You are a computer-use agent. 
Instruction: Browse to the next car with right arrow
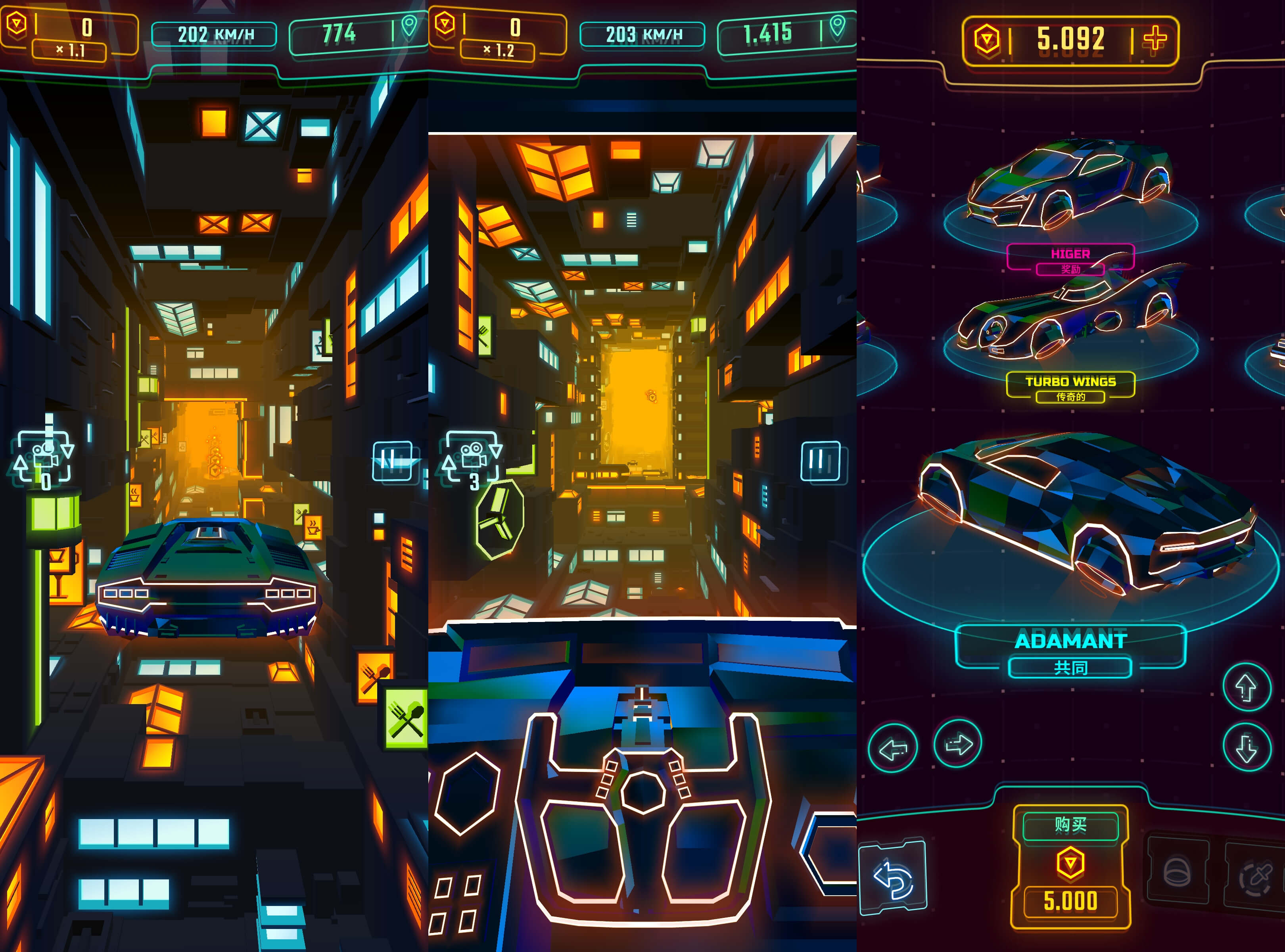(957, 744)
